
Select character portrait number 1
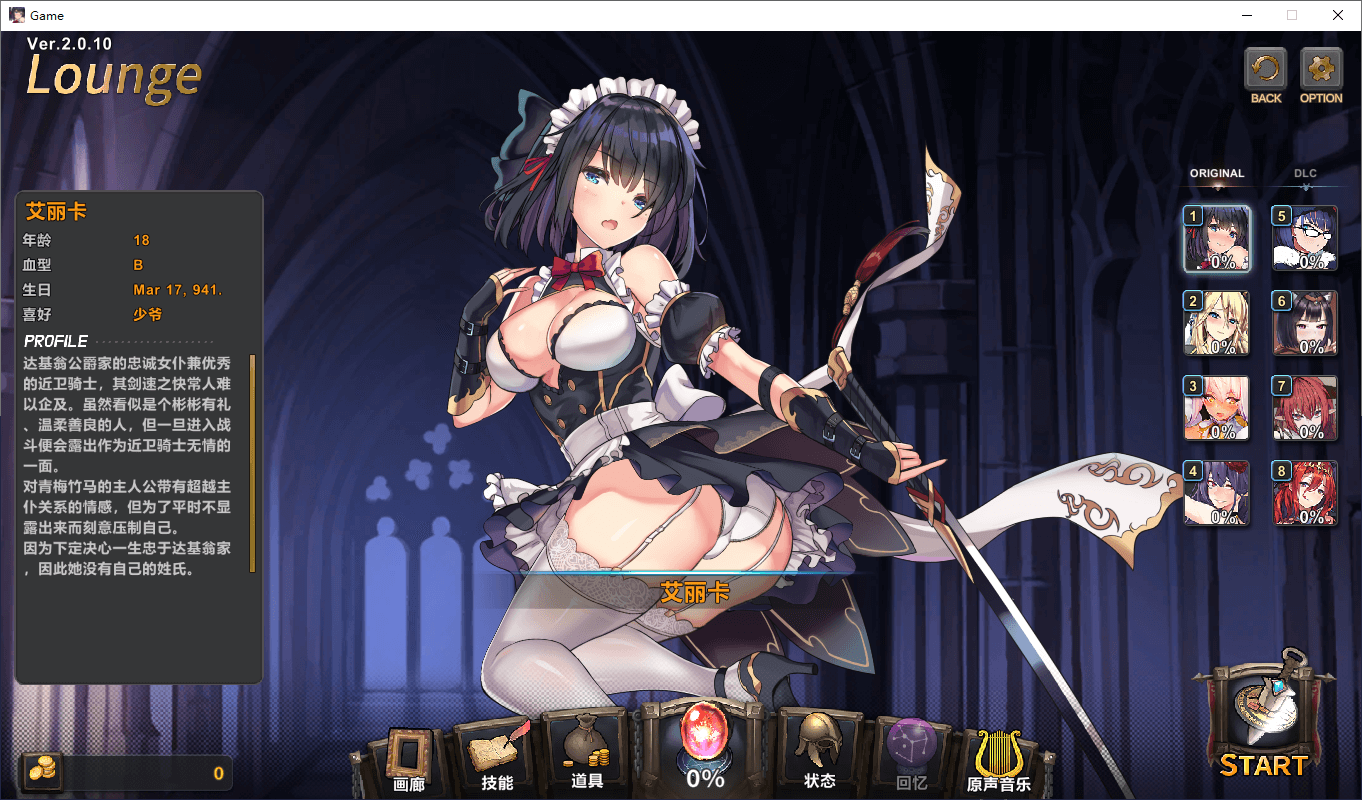click(1217, 239)
